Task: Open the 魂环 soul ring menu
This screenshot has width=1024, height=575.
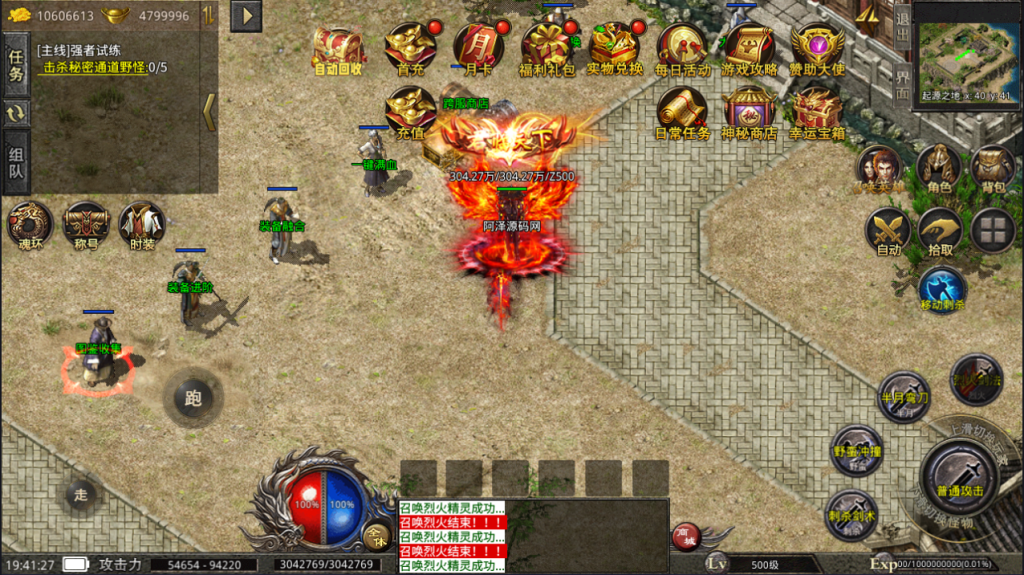Action: click(30, 224)
